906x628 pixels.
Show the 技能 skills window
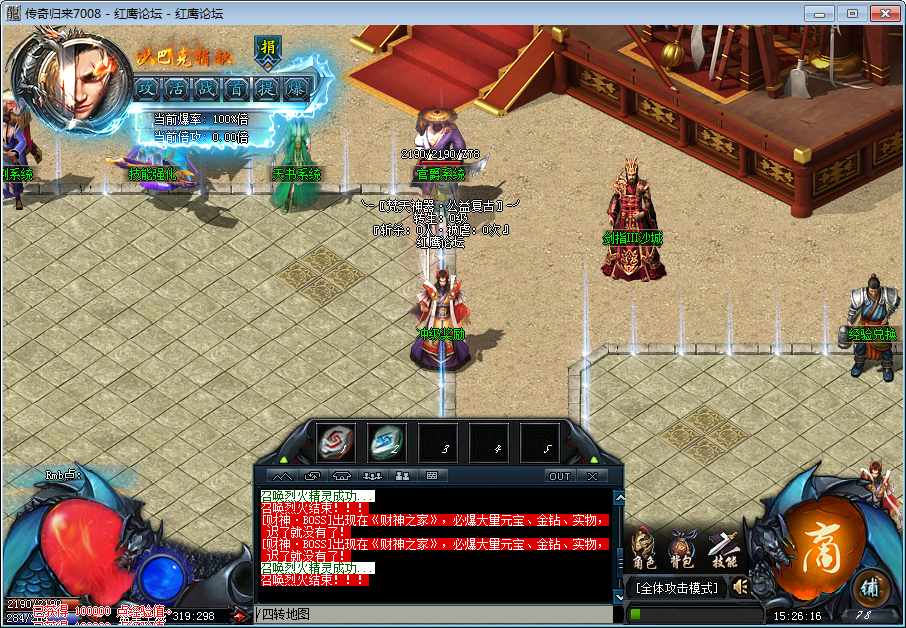tap(722, 551)
